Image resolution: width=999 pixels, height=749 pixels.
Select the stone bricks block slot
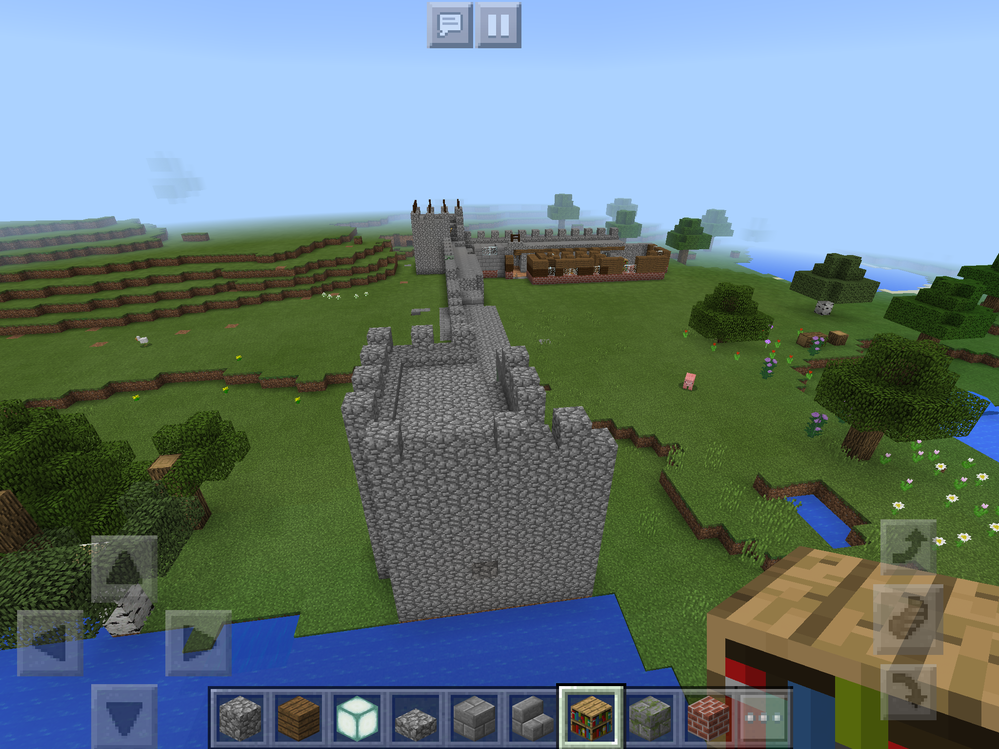point(473,717)
